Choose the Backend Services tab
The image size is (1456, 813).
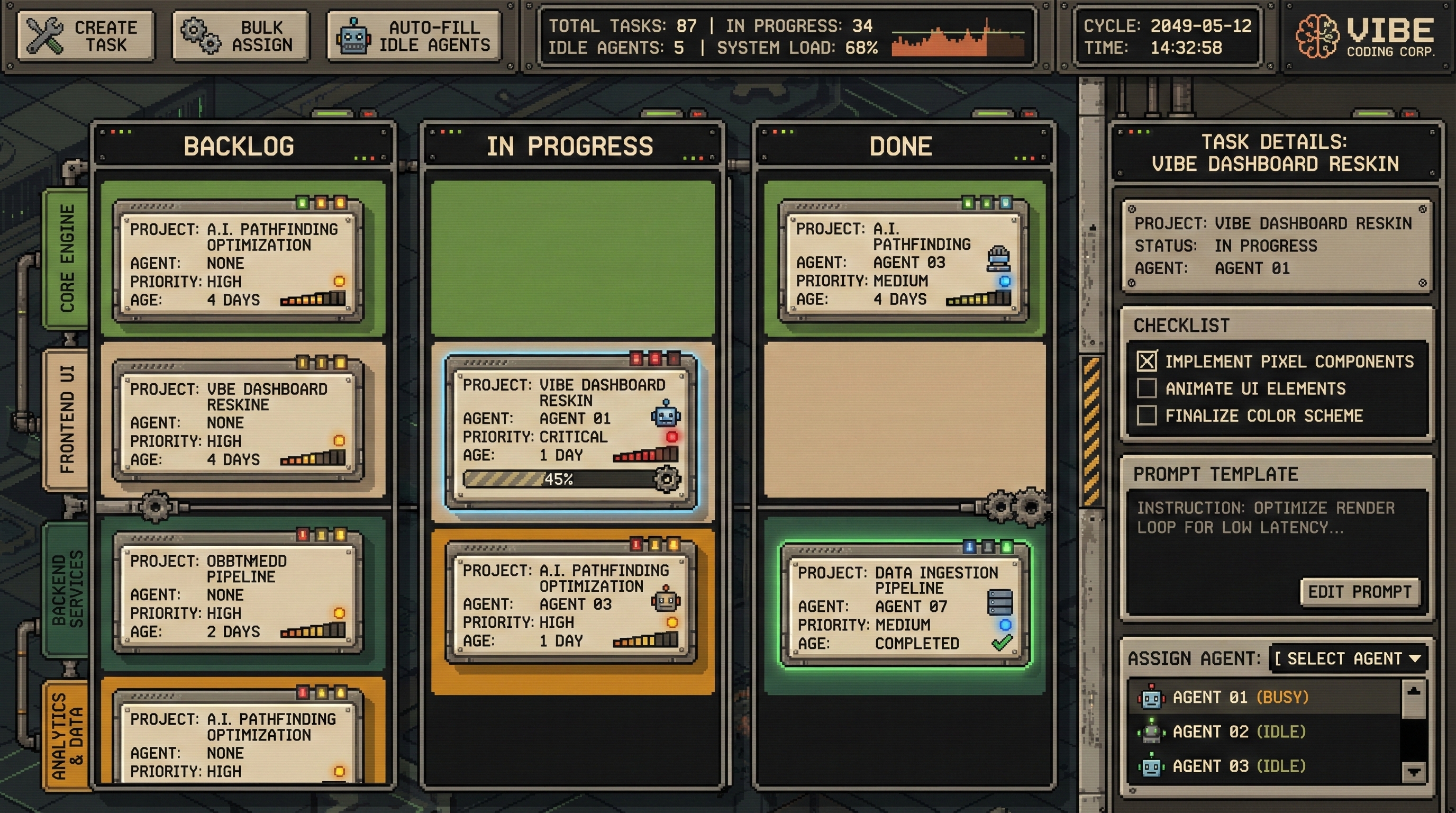pos(67,590)
